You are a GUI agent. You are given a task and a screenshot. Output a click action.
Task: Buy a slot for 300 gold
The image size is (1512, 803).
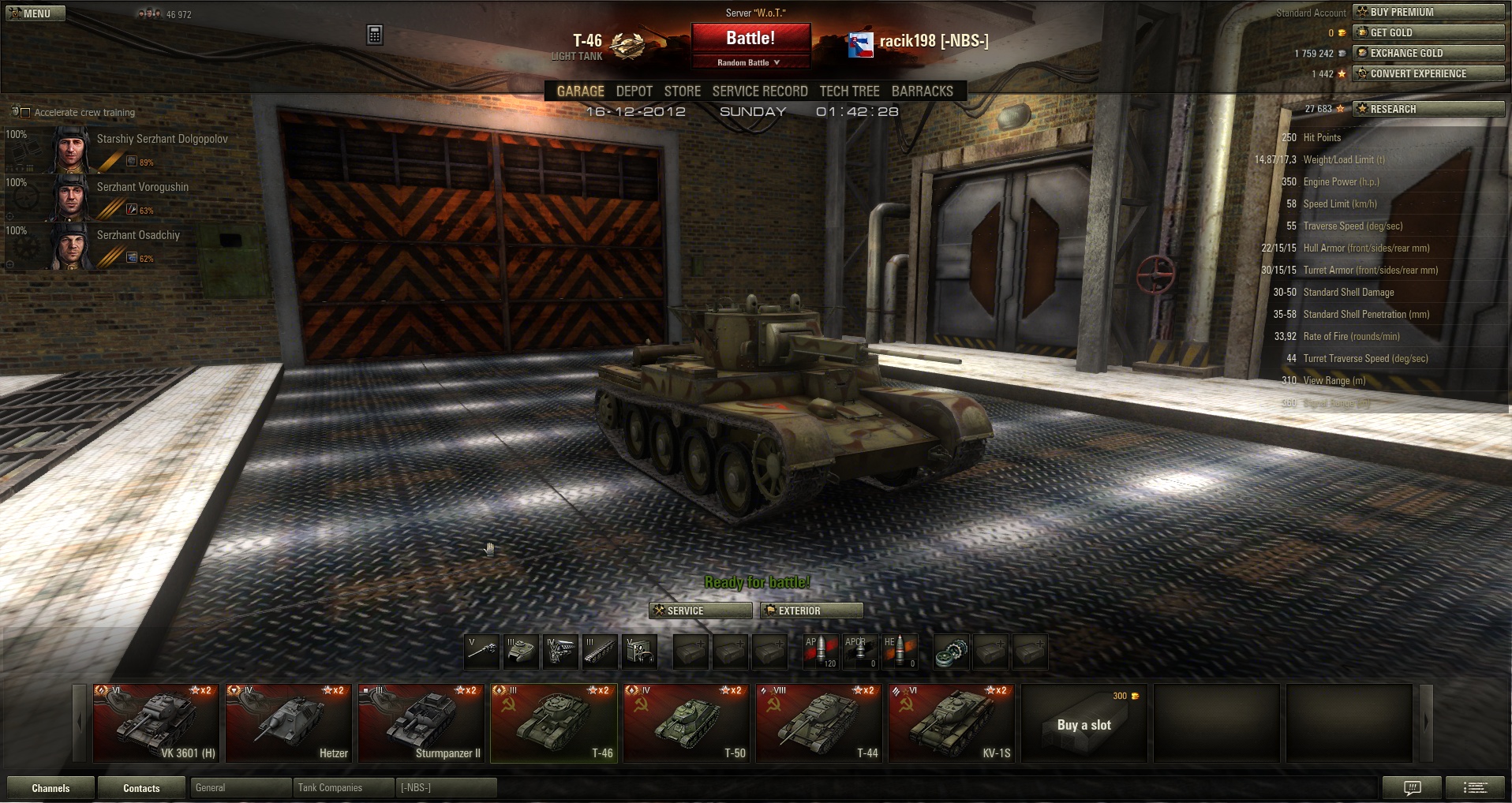coord(1083,723)
